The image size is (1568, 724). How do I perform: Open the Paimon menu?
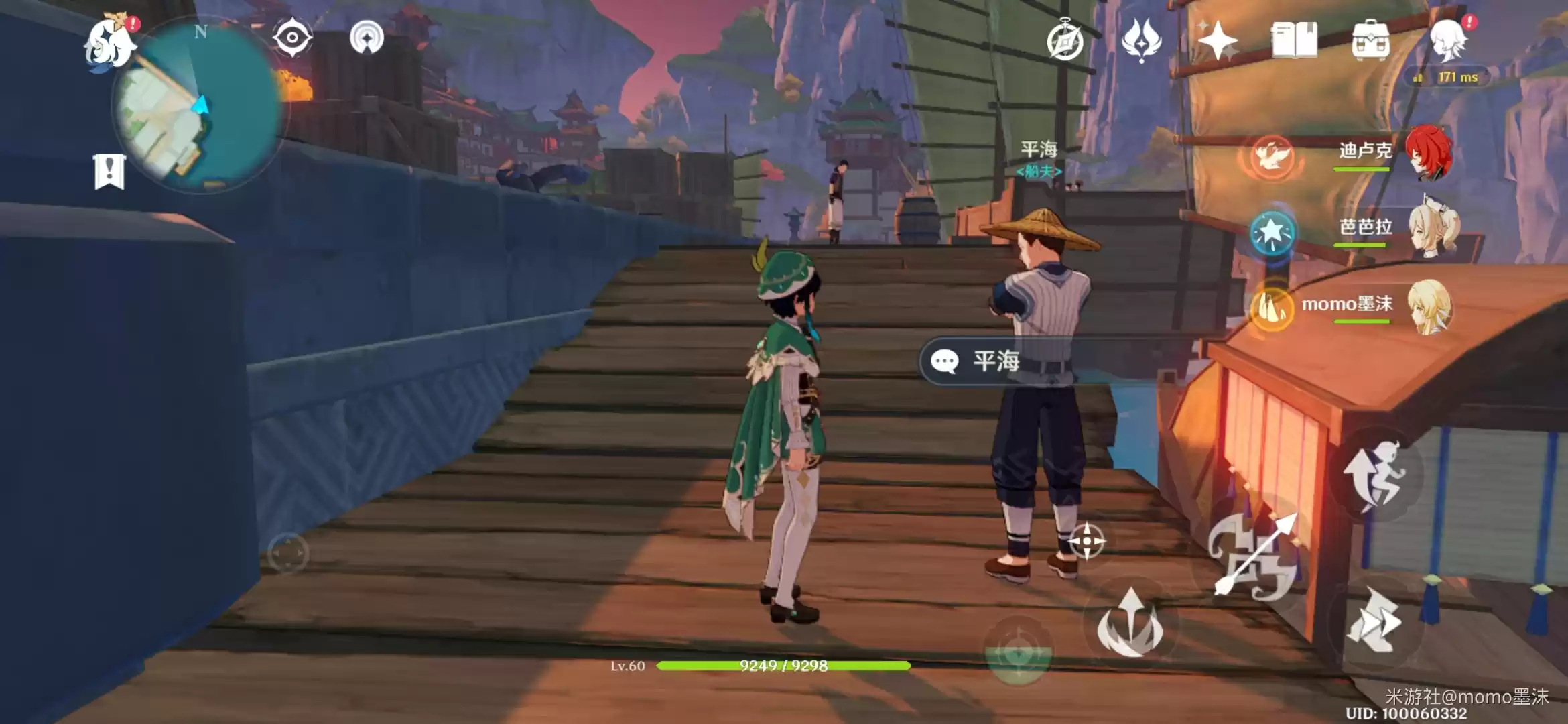(110, 43)
